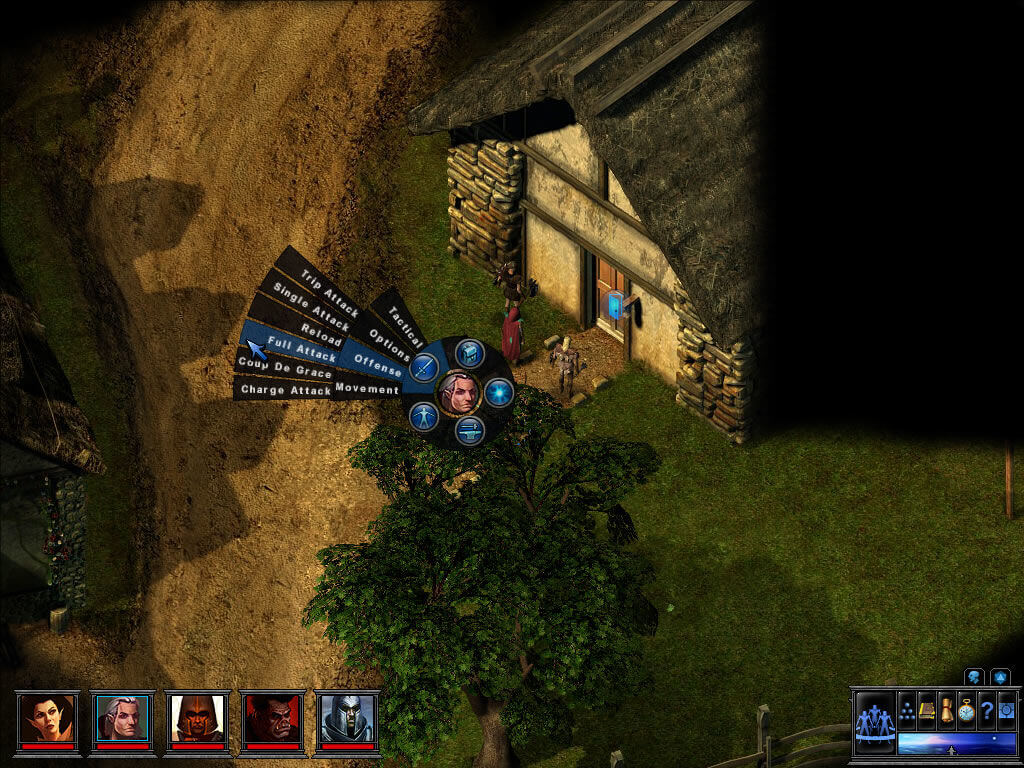Click the glowing orb icon in the radial menu
This screenshot has height=768, width=1024.
pos(498,391)
